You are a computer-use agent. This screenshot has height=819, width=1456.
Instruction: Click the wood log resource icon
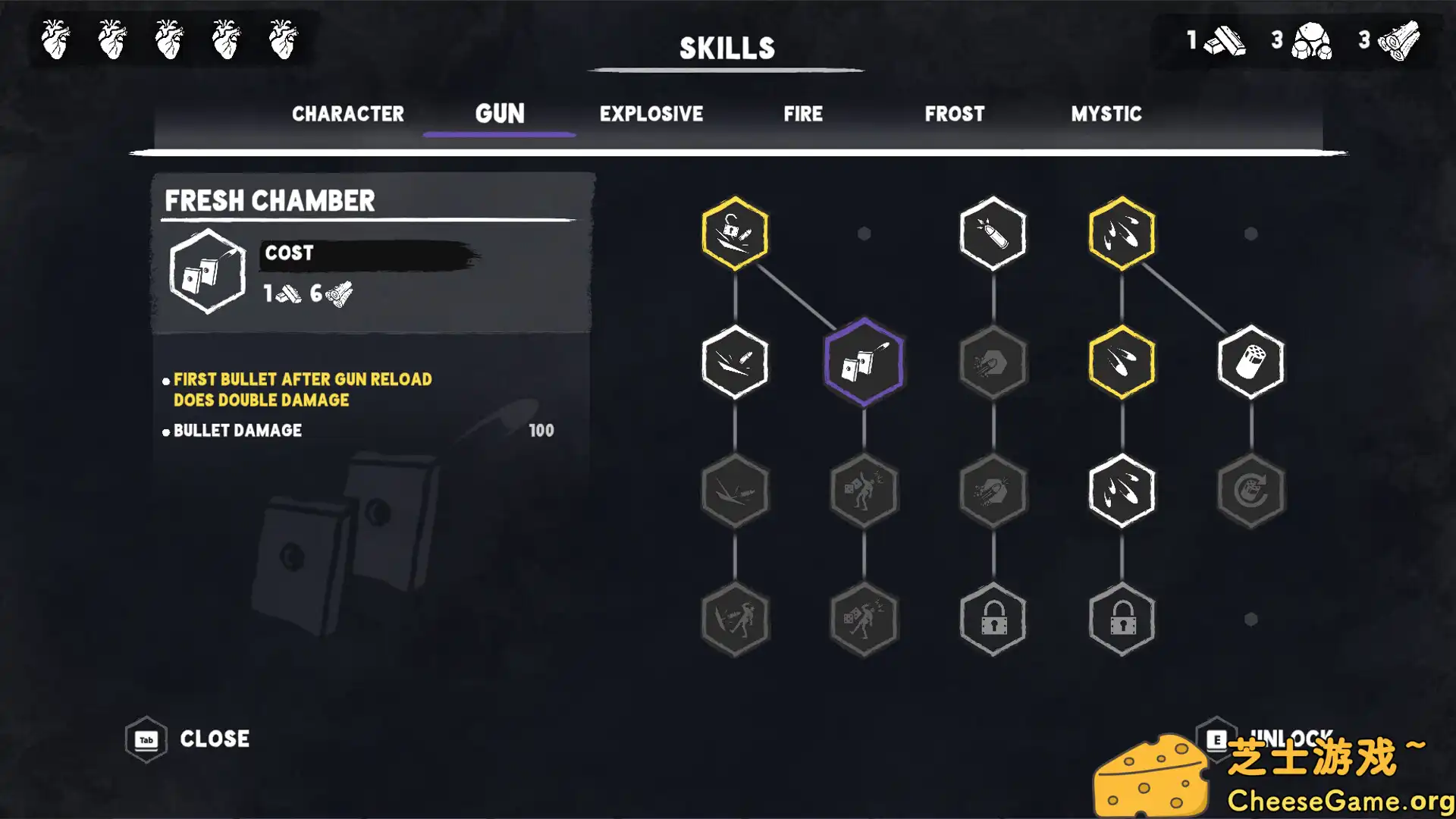pyautogui.click(x=1399, y=42)
